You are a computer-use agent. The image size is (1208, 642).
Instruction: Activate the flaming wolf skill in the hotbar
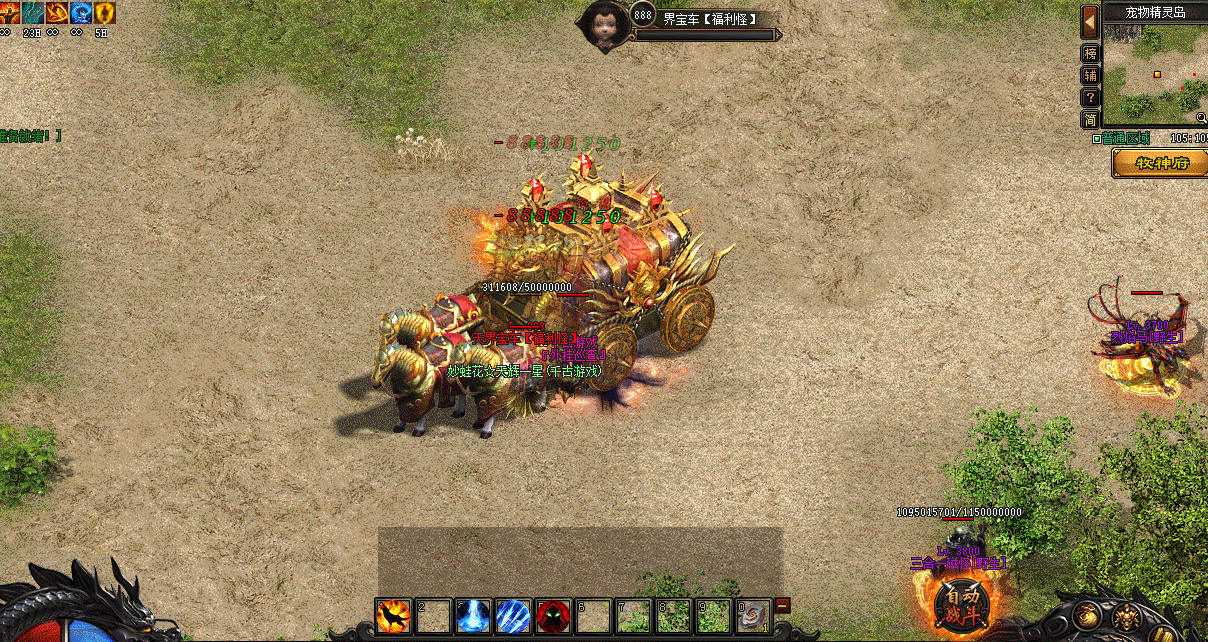393,615
